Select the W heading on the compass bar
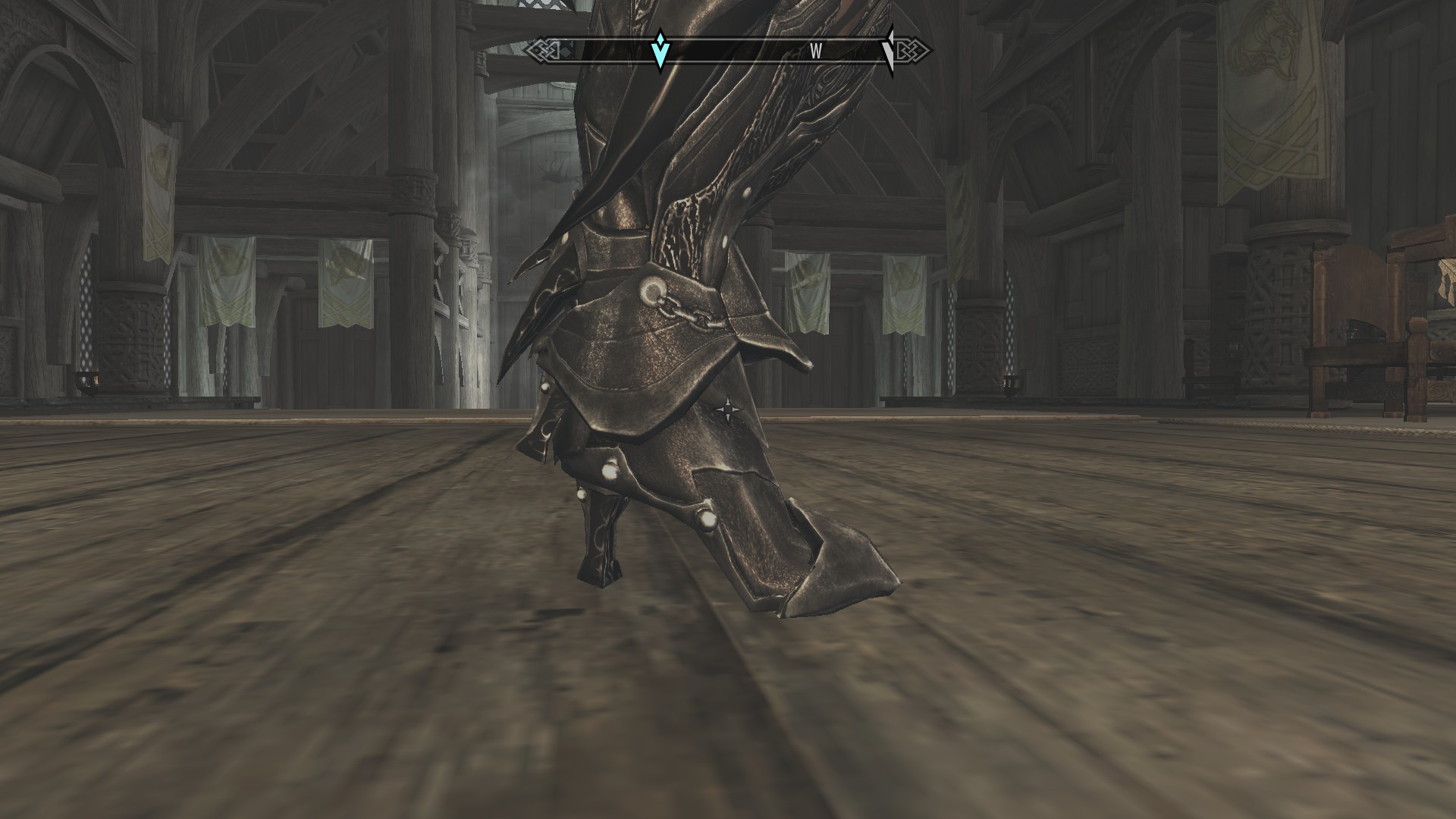This screenshot has height=819, width=1456. [816, 52]
